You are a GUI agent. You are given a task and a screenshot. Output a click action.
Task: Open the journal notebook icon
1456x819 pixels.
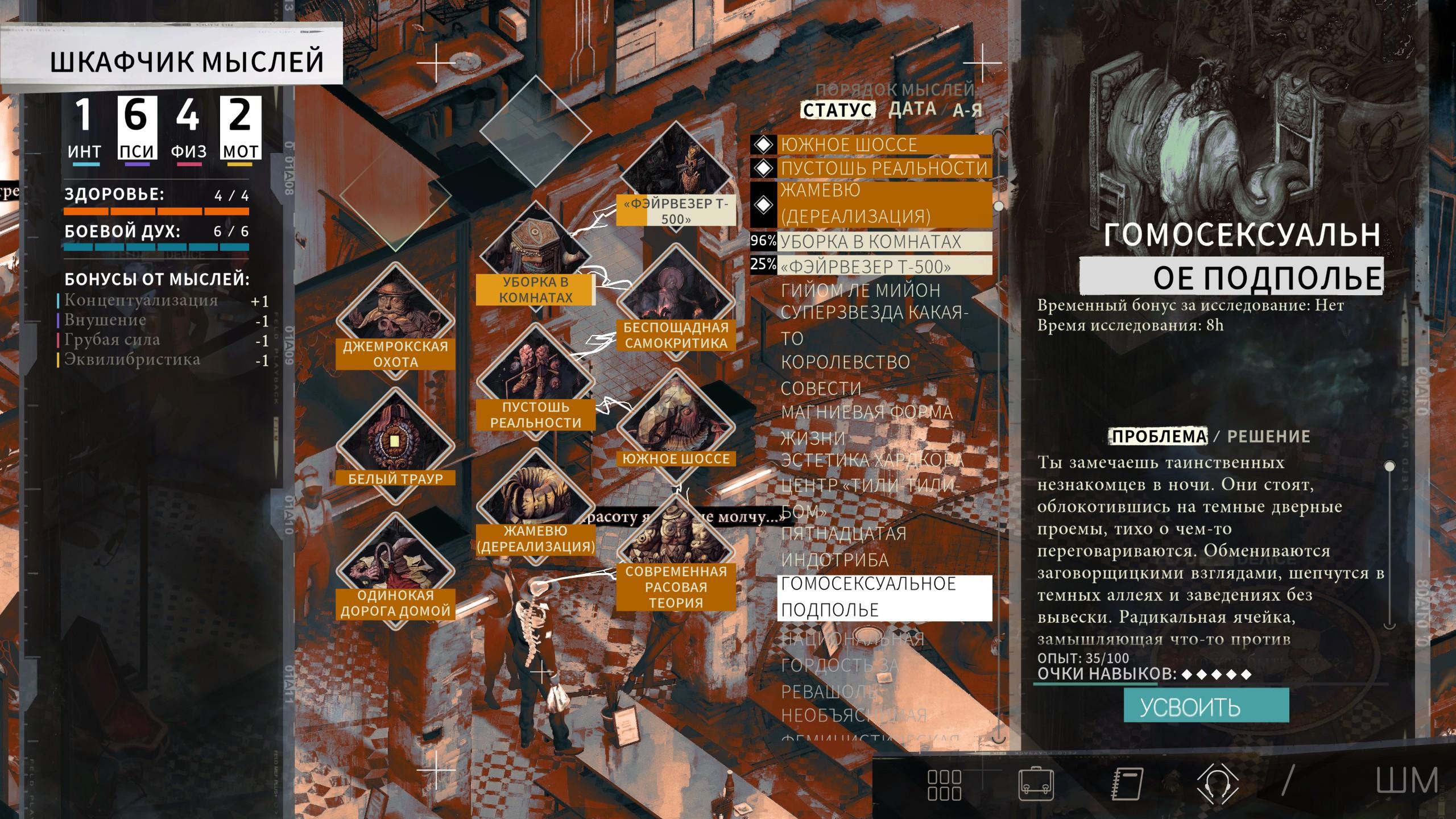(1127, 785)
